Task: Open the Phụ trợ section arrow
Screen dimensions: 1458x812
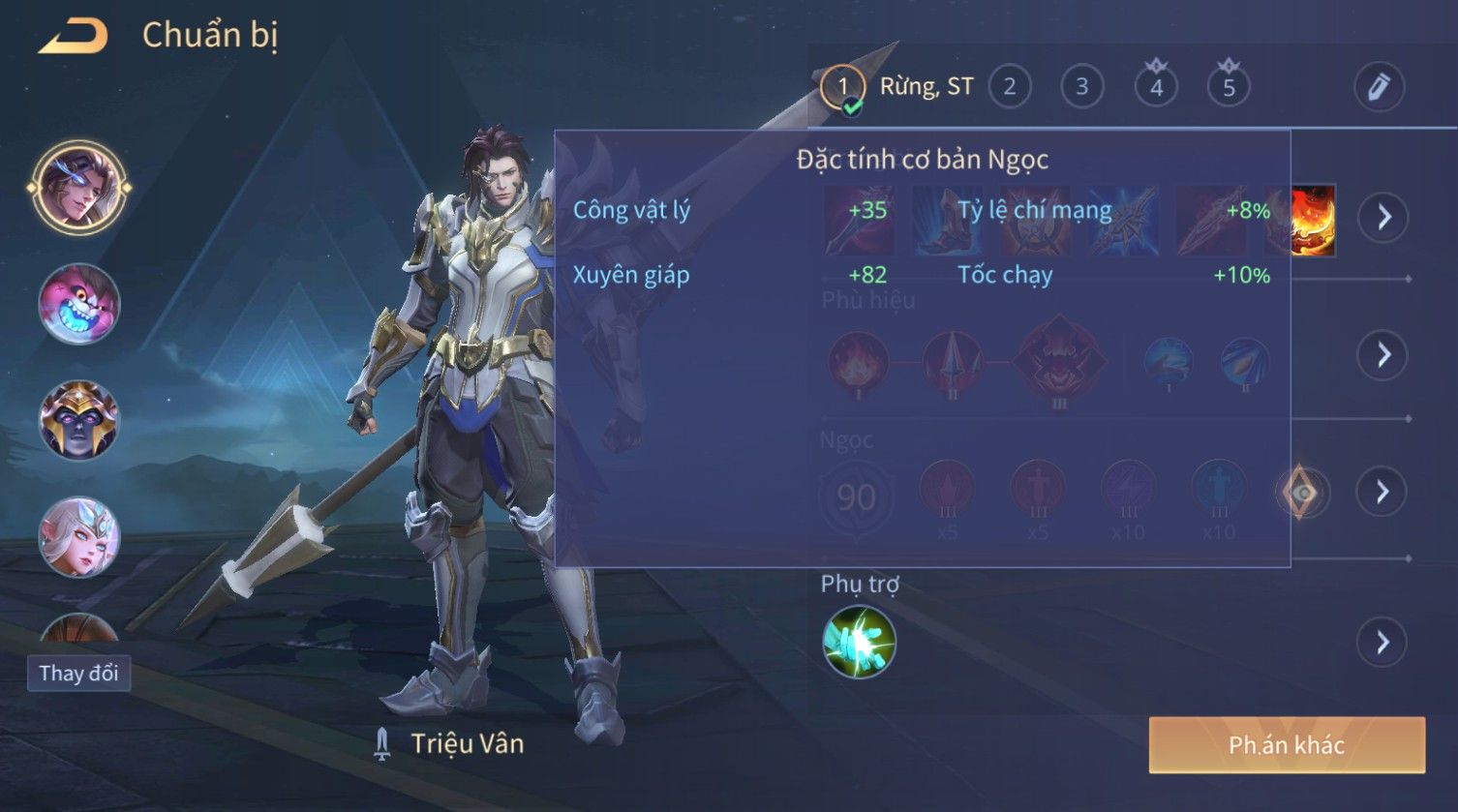Action: (x=1382, y=642)
